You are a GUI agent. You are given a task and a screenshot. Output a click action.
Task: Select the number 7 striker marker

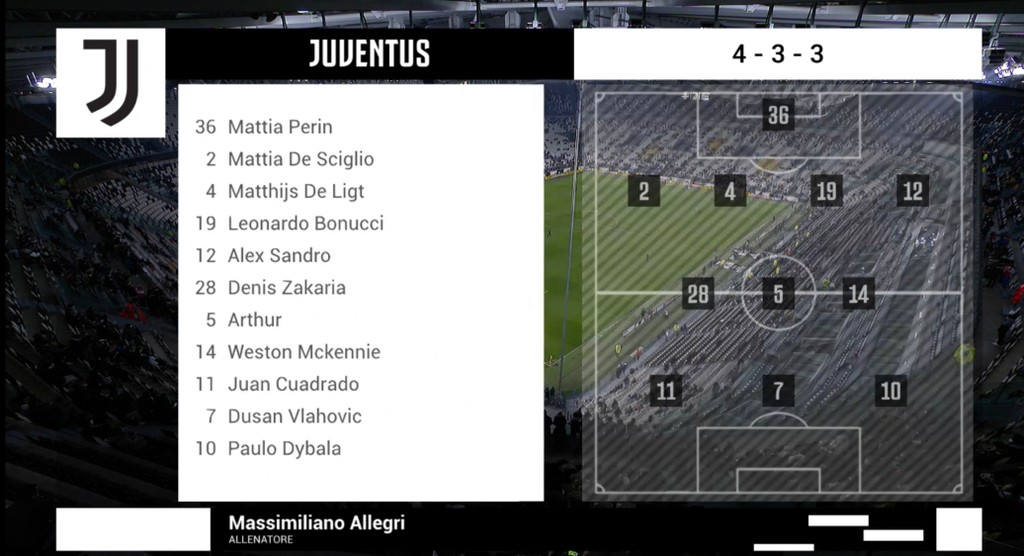coord(778,390)
